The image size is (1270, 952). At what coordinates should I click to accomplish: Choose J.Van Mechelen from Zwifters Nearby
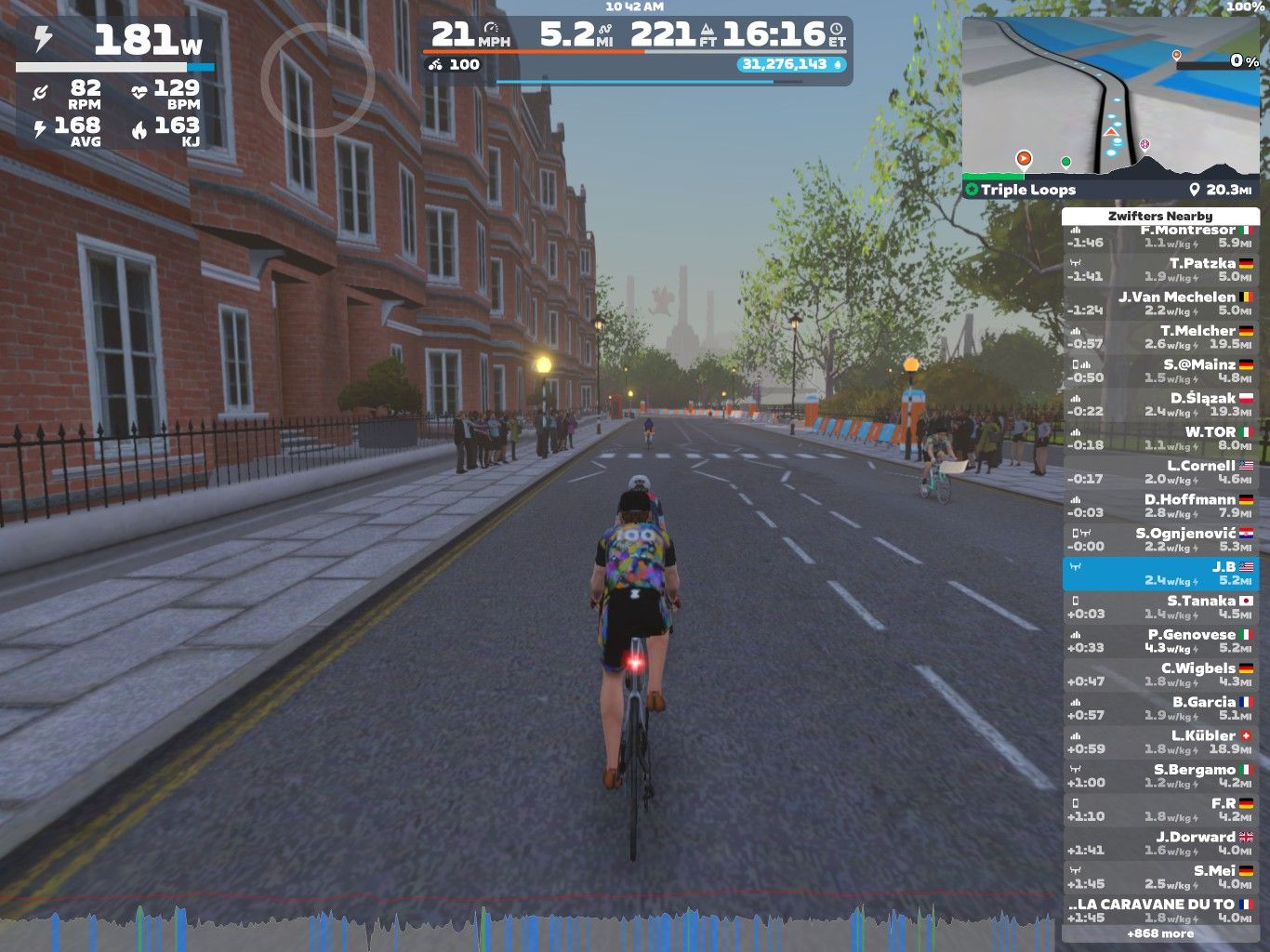pos(1160,303)
